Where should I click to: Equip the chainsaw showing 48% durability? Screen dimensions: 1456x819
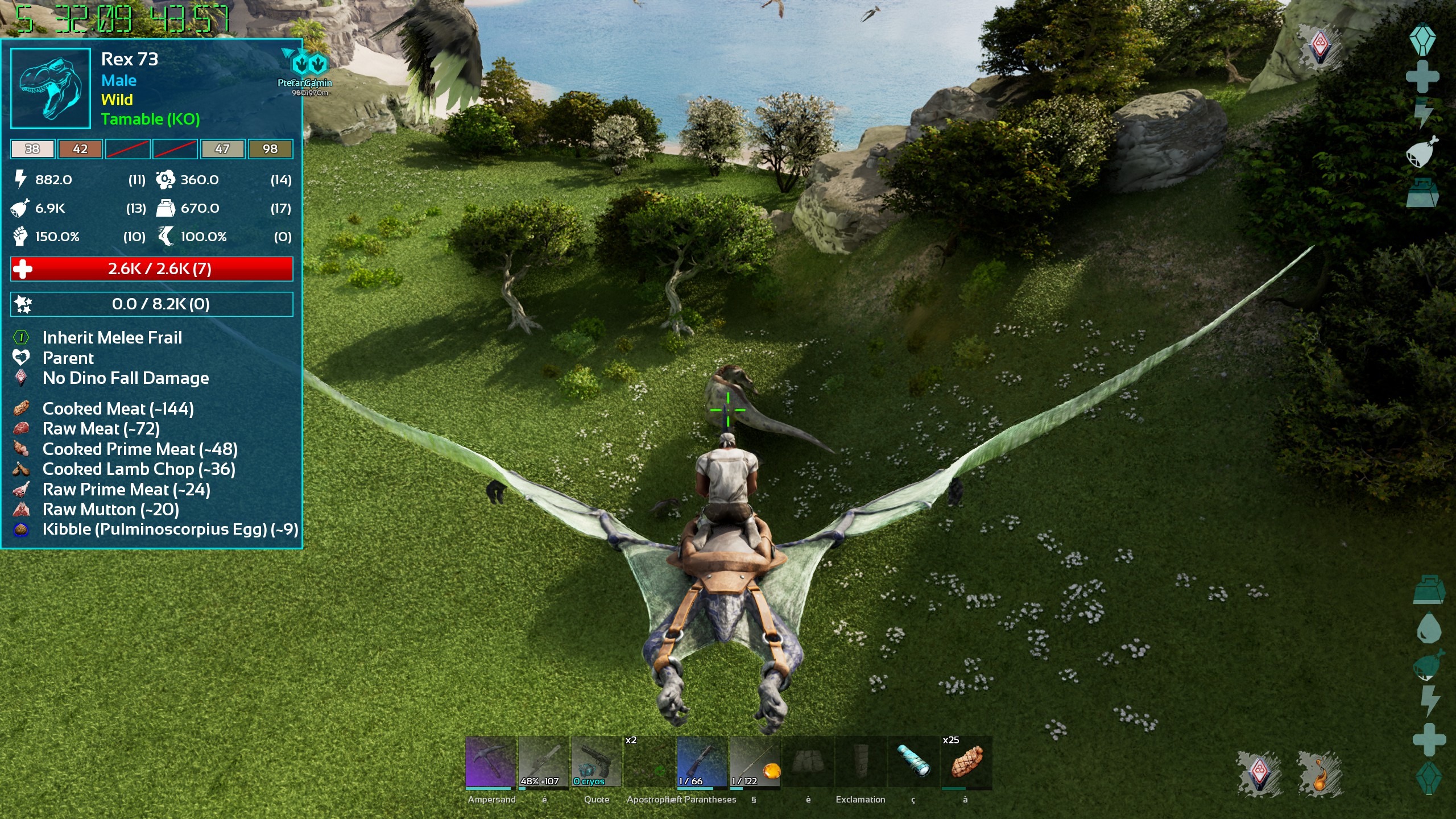click(543, 762)
